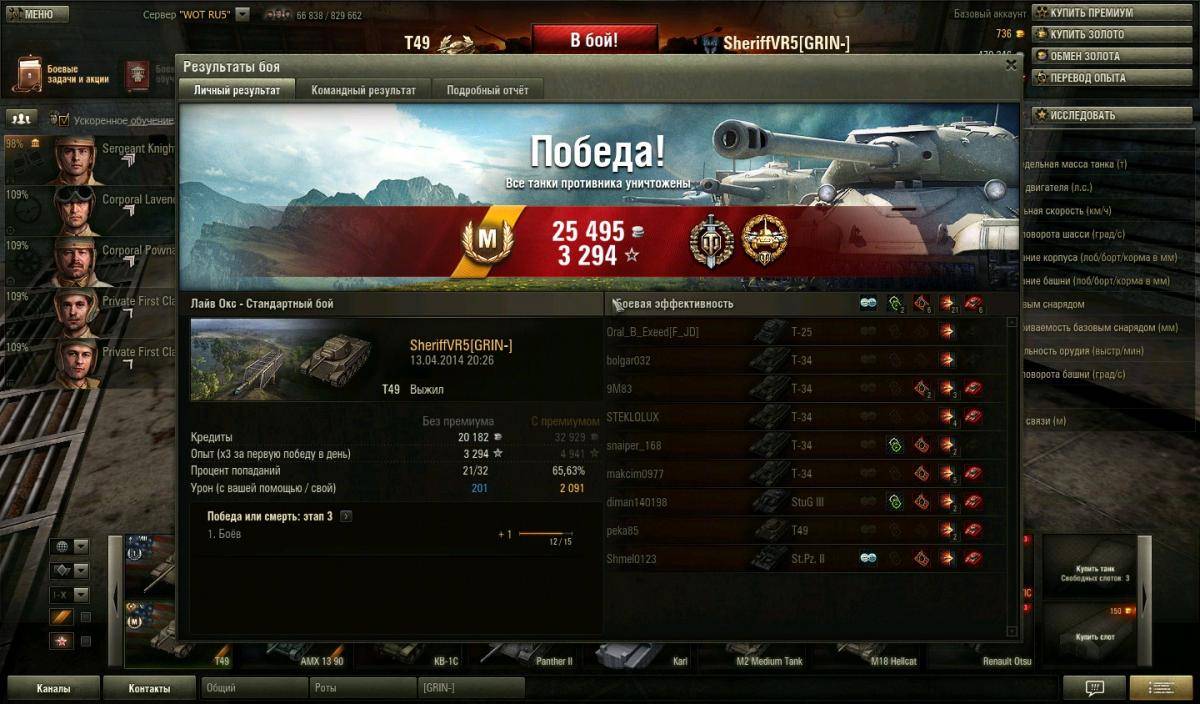
Task: Switch to Командный результат tab
Action: [363, 90]
